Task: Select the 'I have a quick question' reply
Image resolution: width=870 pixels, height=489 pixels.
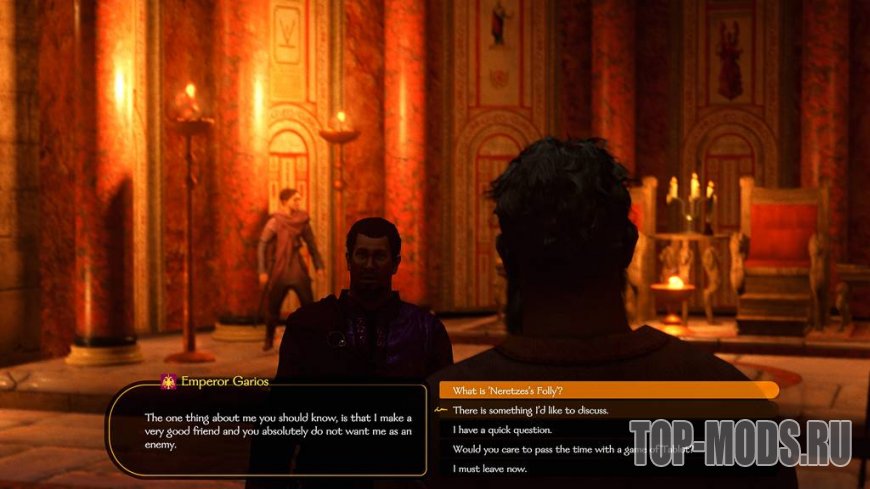Action: coord(502,430)
